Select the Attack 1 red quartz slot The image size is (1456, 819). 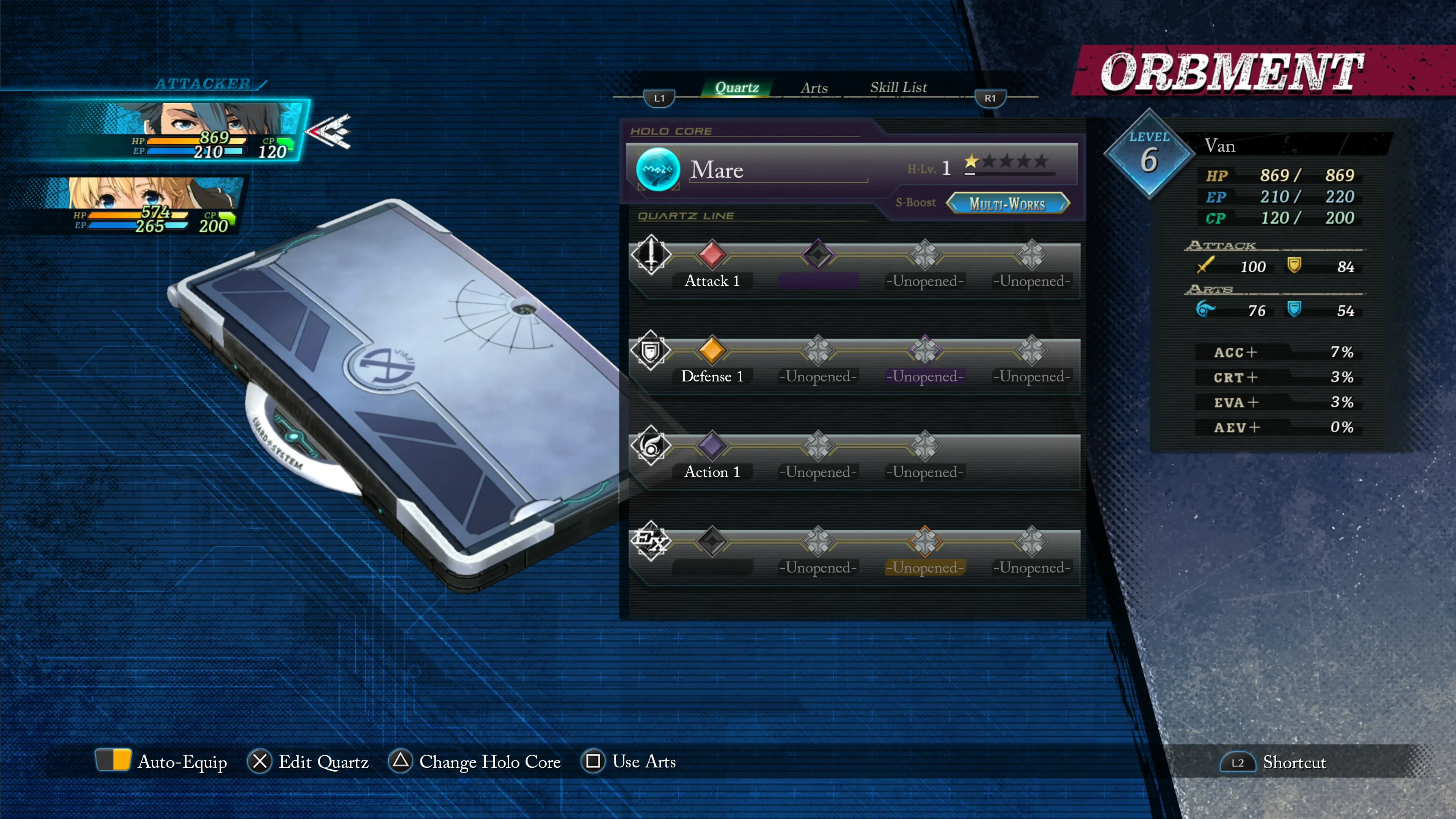click(712, 255)
